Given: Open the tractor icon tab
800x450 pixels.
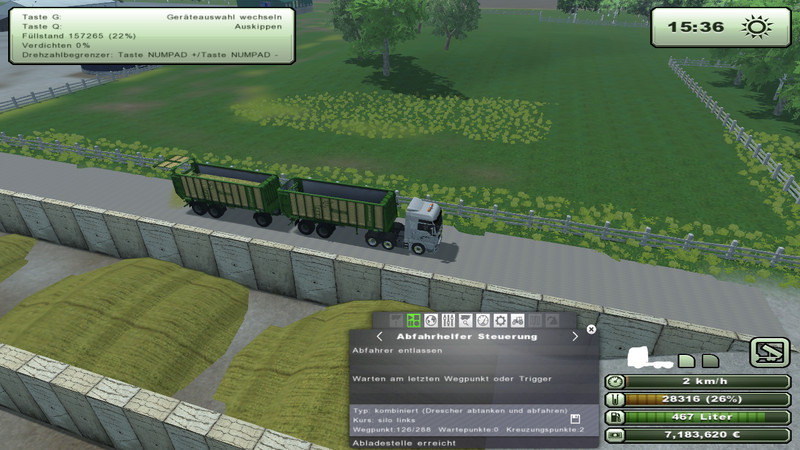Looking at the screenshot, I should click(x=518, y=321).
